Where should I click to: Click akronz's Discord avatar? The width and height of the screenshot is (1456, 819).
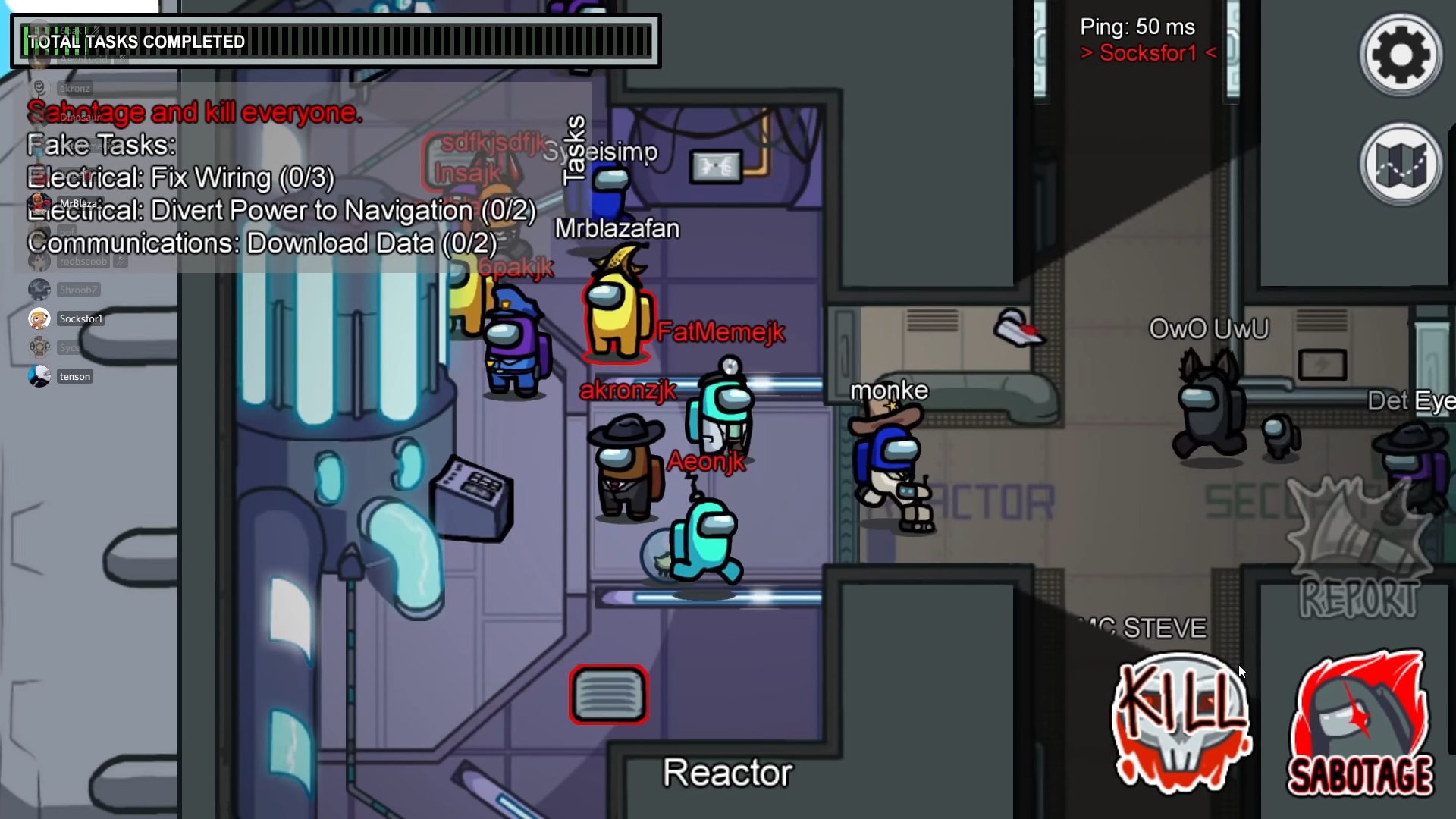39,87
